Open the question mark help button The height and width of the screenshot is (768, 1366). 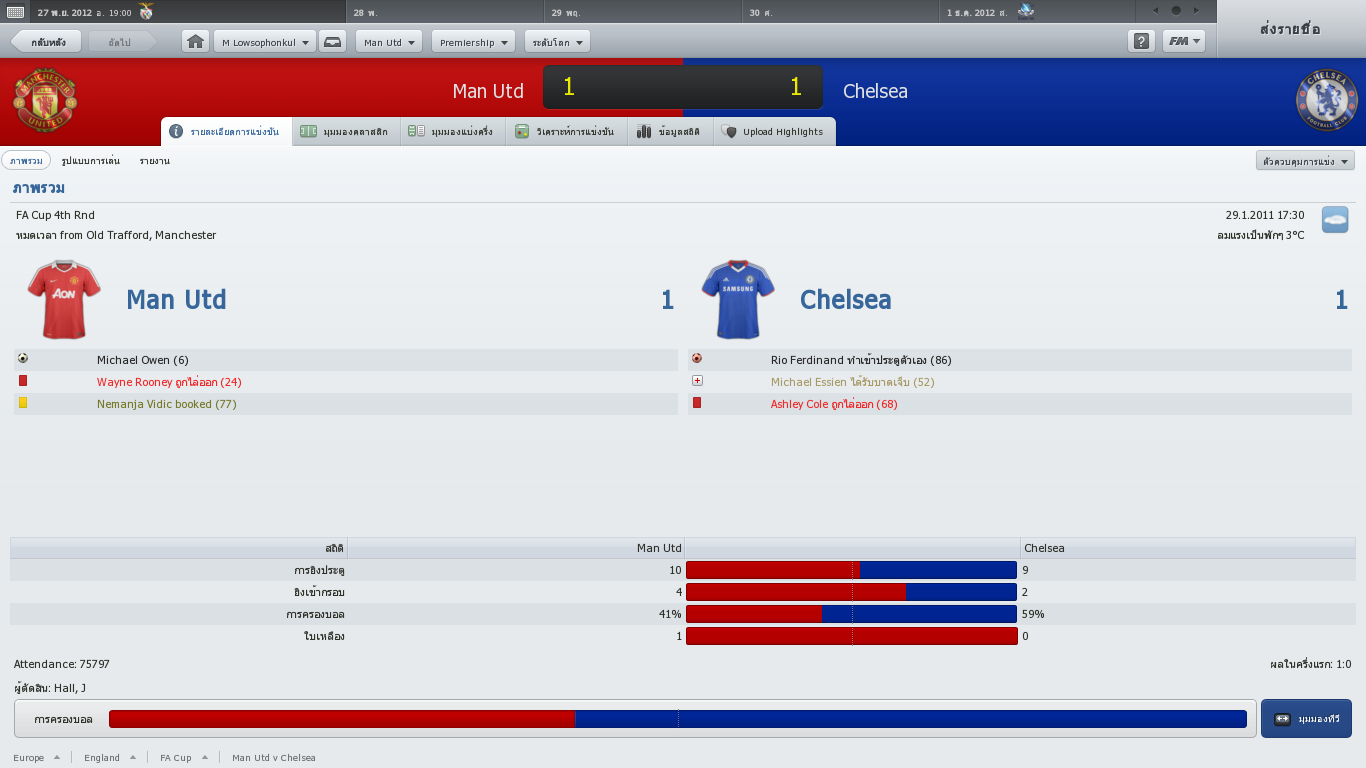pos(1141,41)
